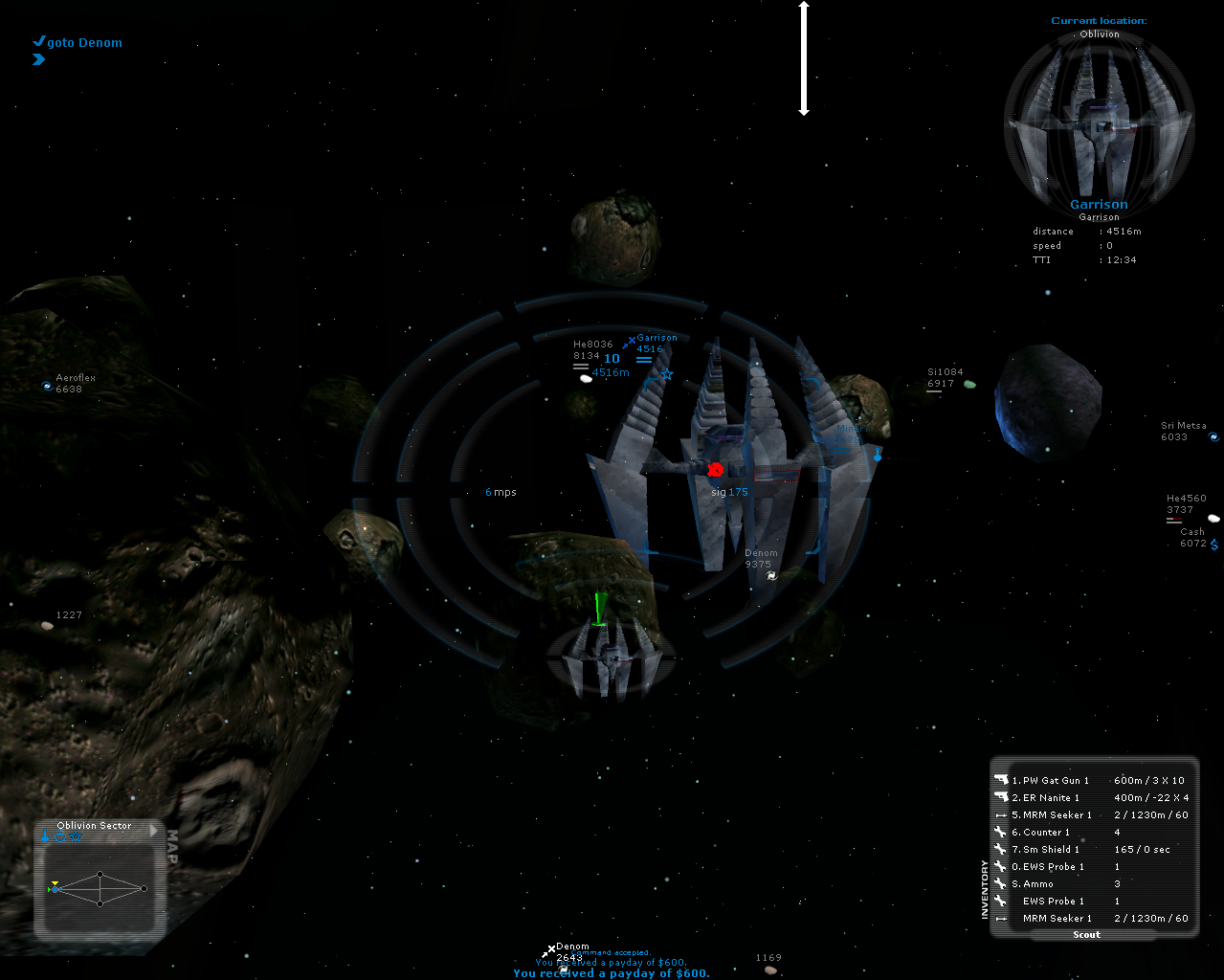The width and height of the screenshot is (1224, 980).
Task: Select the highlighted blue sector node on minimap
Action: [x=55, y=889]
